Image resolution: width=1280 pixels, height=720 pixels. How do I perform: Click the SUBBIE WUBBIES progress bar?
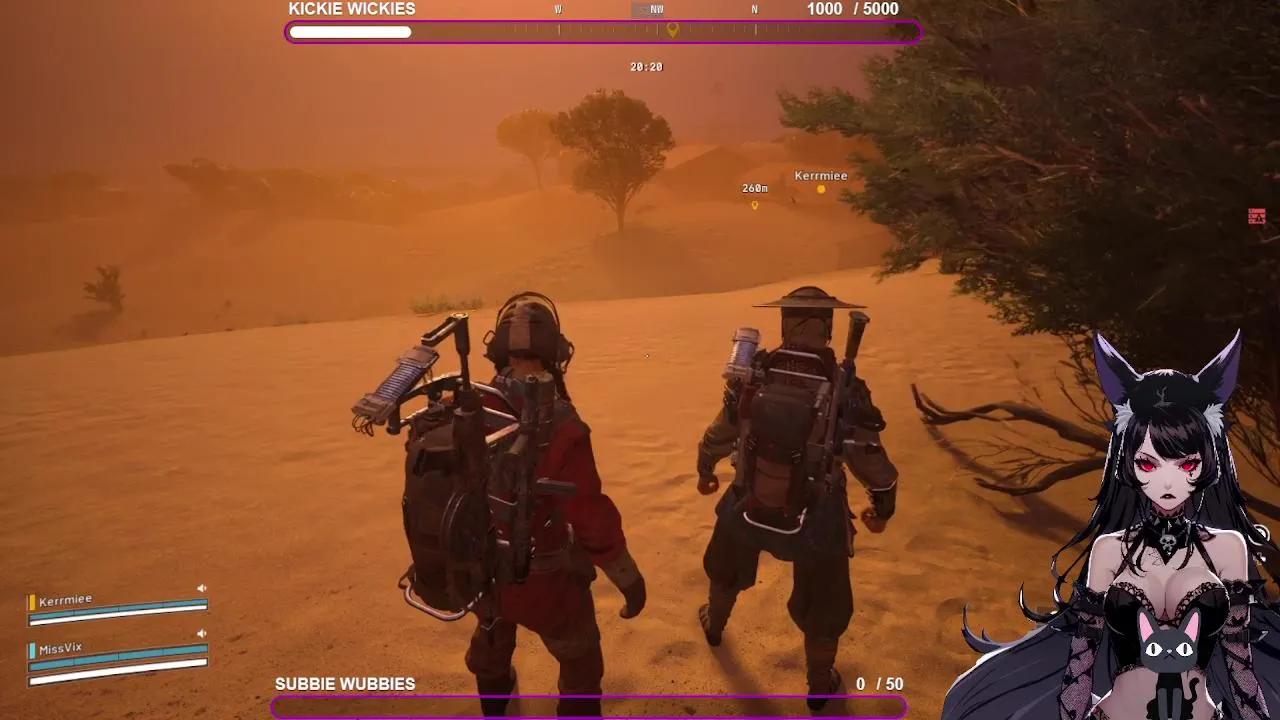(600, 707)
